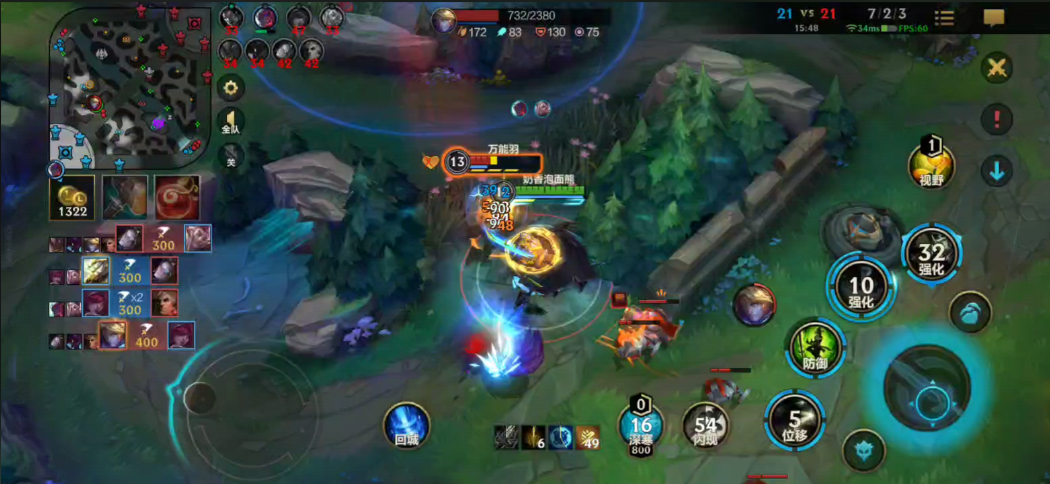The width and height of the screenshot is (1050, 484).
Task: Target the enemy champion portrait button
Action: click(754, 304)
